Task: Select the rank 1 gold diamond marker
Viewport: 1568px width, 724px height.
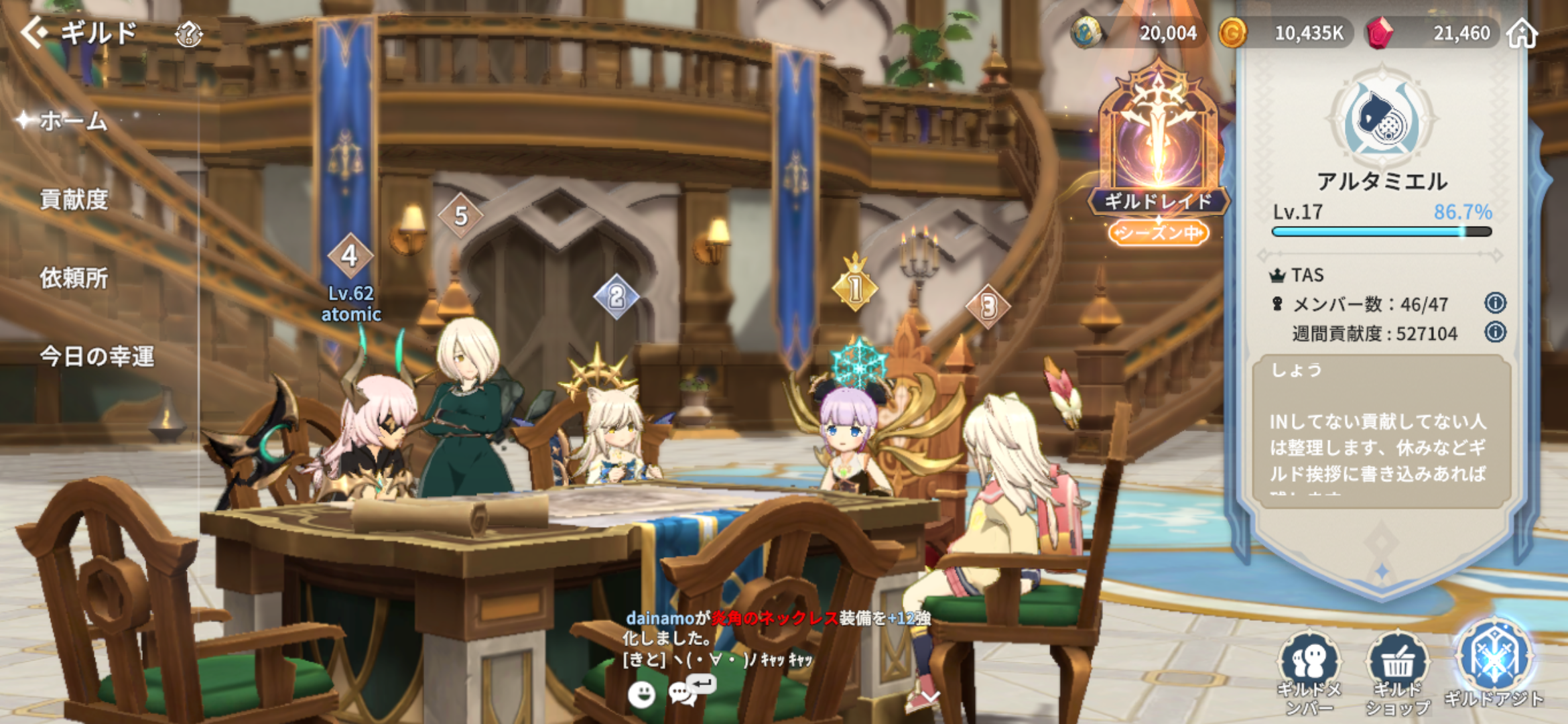Action: click(855, 288)
